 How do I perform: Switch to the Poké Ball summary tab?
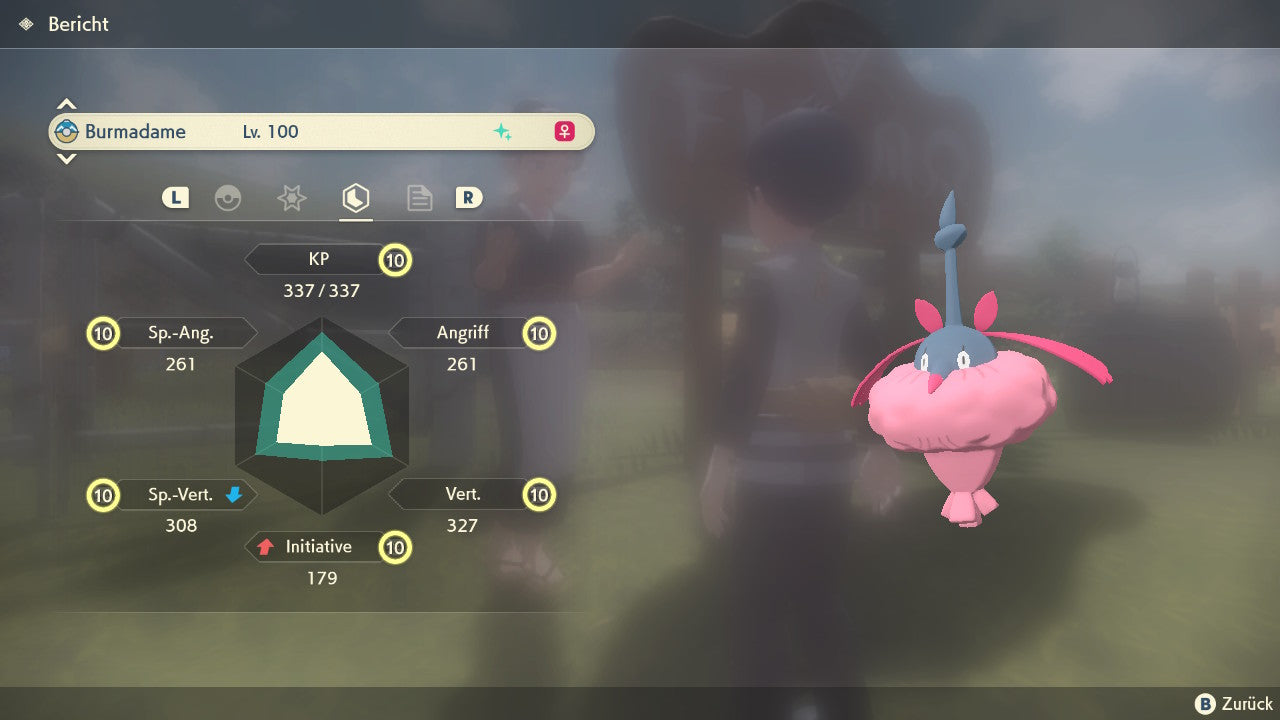click(x=228, y=198)
